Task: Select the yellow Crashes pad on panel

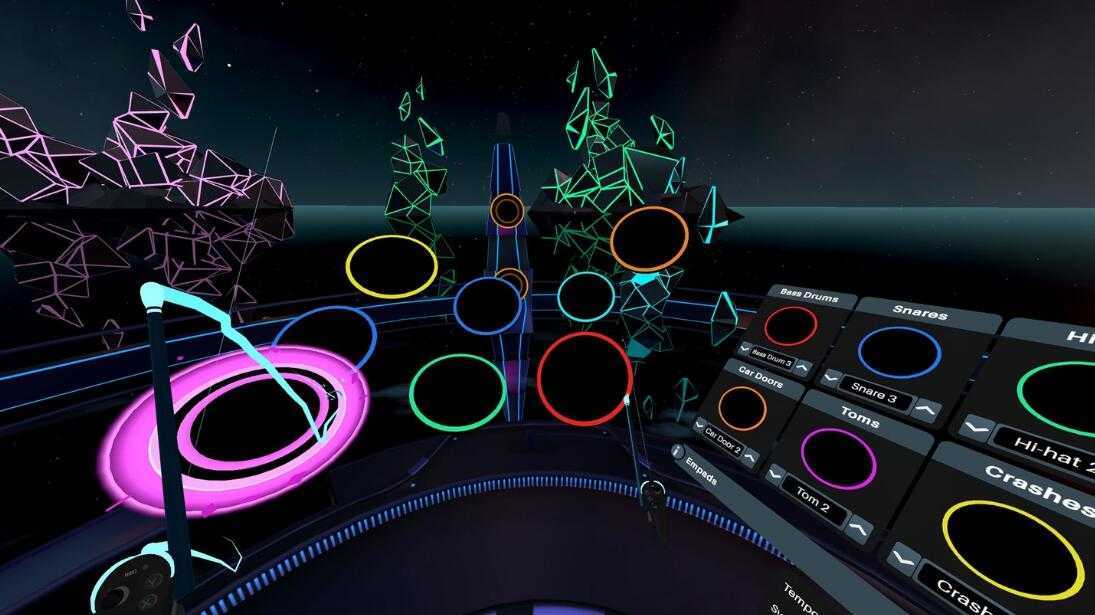Action: click(1012, 549)
